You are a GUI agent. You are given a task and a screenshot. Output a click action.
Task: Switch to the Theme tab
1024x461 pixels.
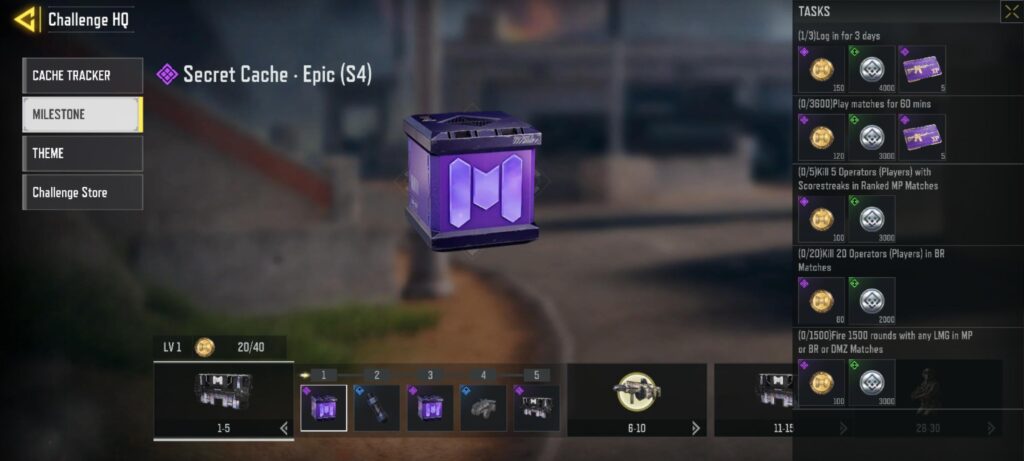[x=82, y=153]
